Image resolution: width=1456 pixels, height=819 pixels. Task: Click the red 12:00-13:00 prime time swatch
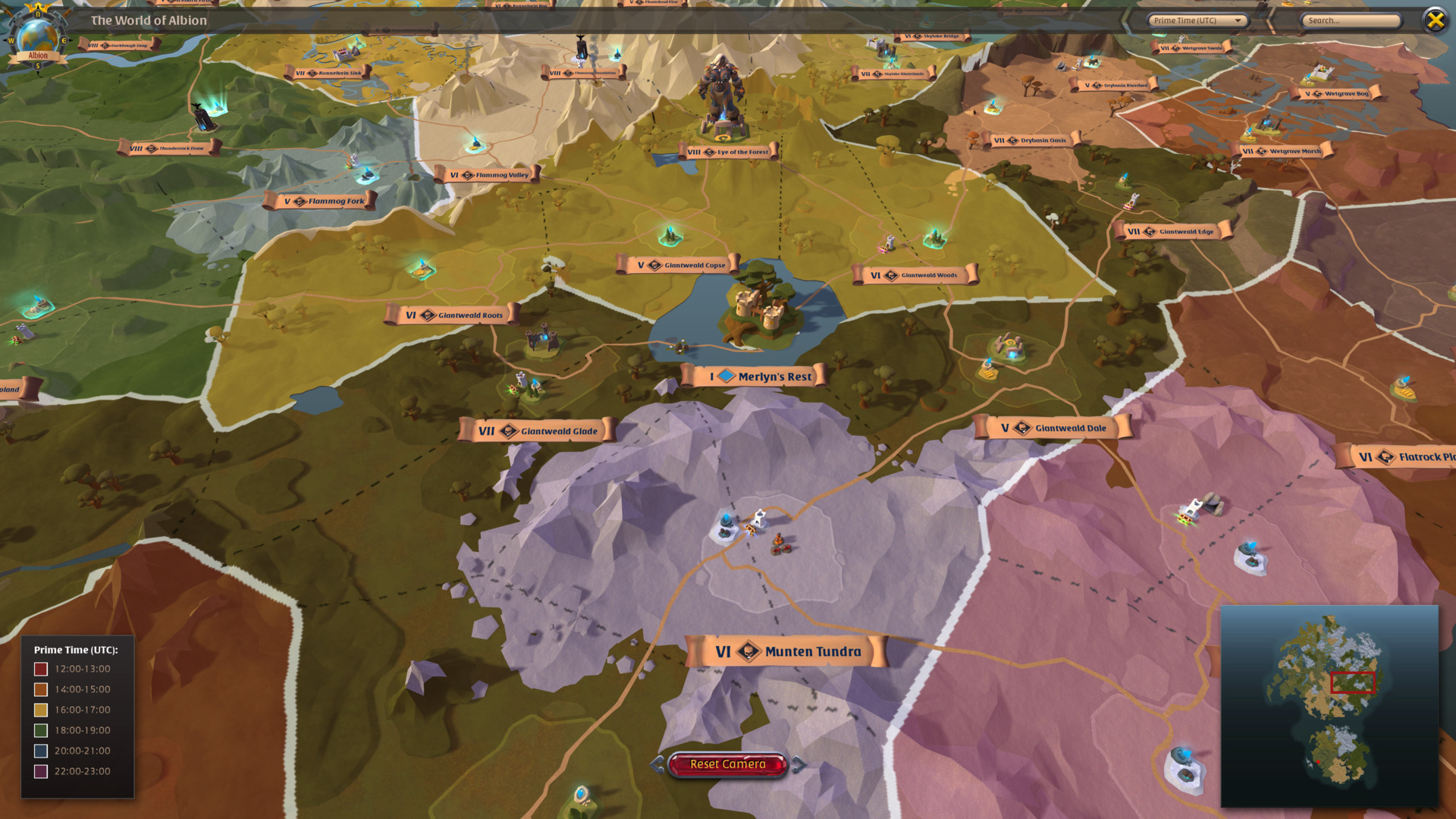(39, 668)
